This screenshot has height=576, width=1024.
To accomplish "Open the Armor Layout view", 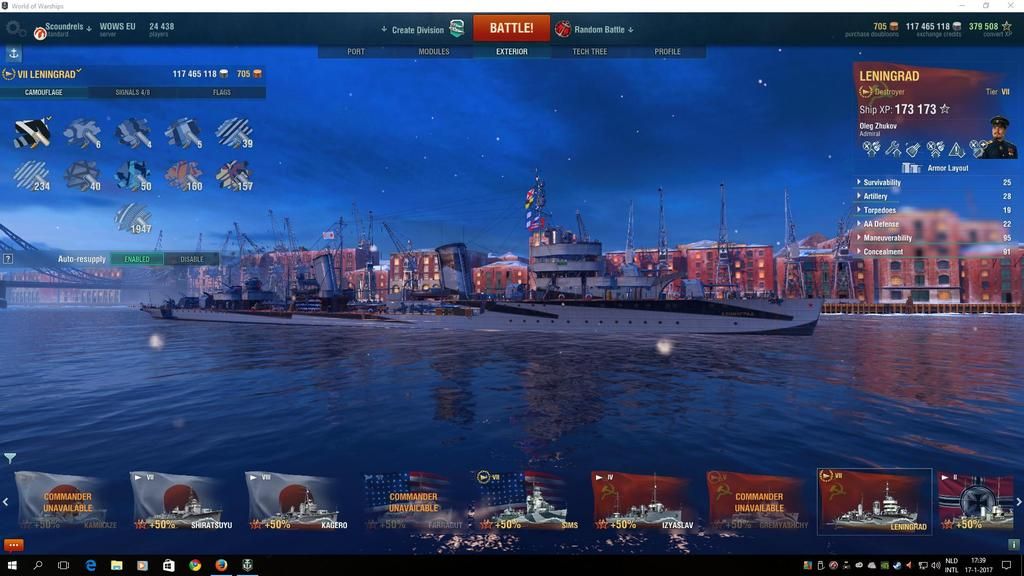I will pyautogui.click(x=948, y=168).
